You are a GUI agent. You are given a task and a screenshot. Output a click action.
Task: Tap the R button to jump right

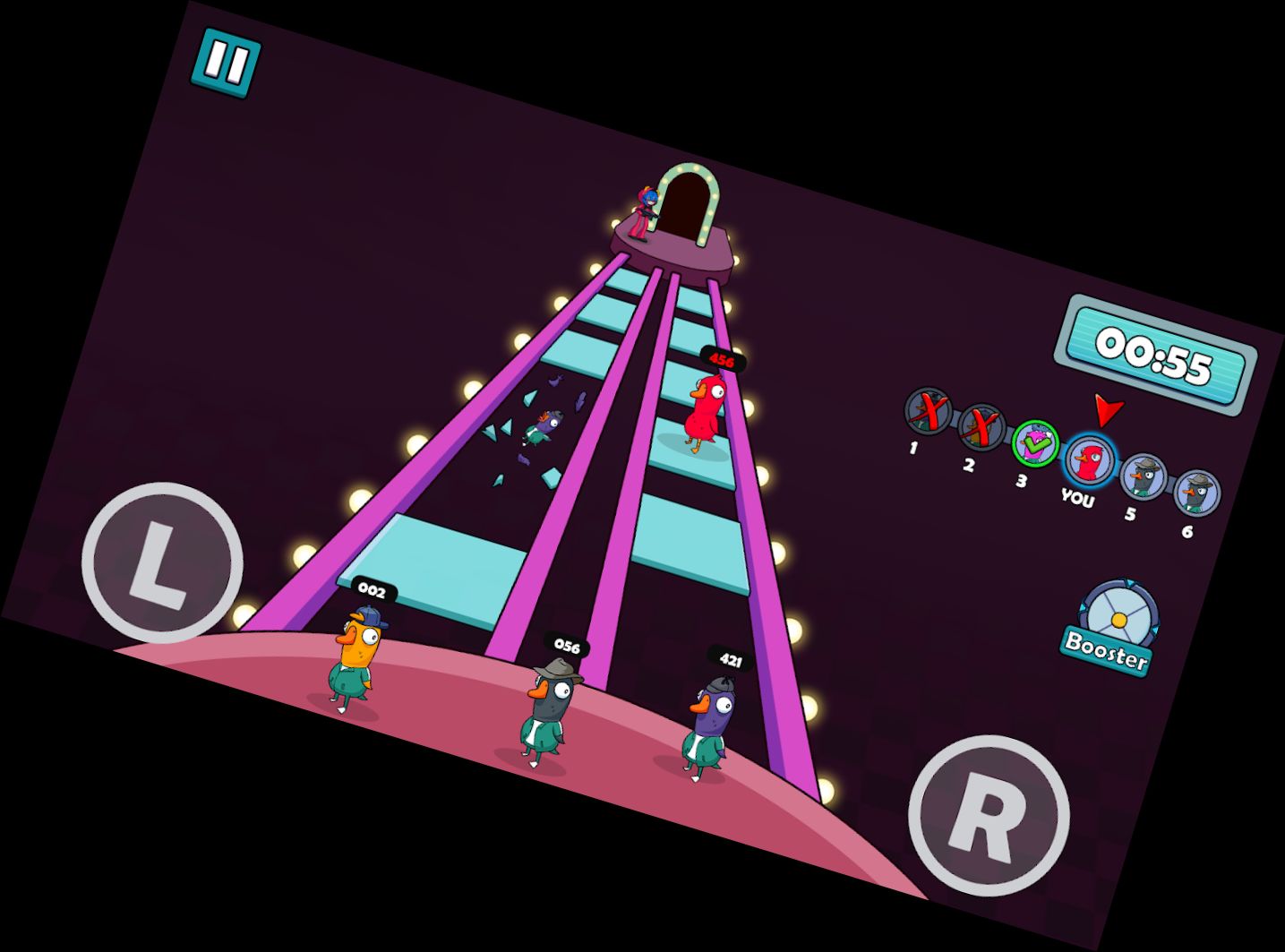989,815
